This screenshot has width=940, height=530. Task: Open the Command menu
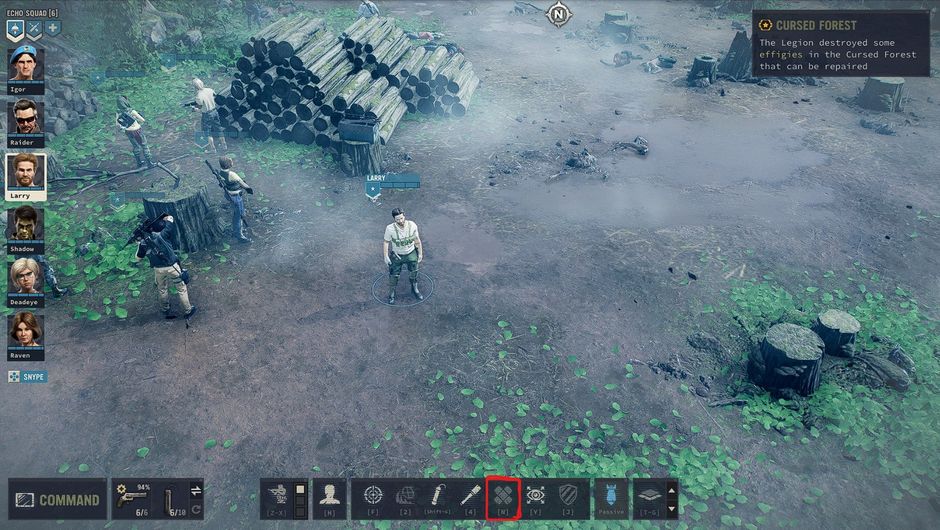[x=57, y=499]
